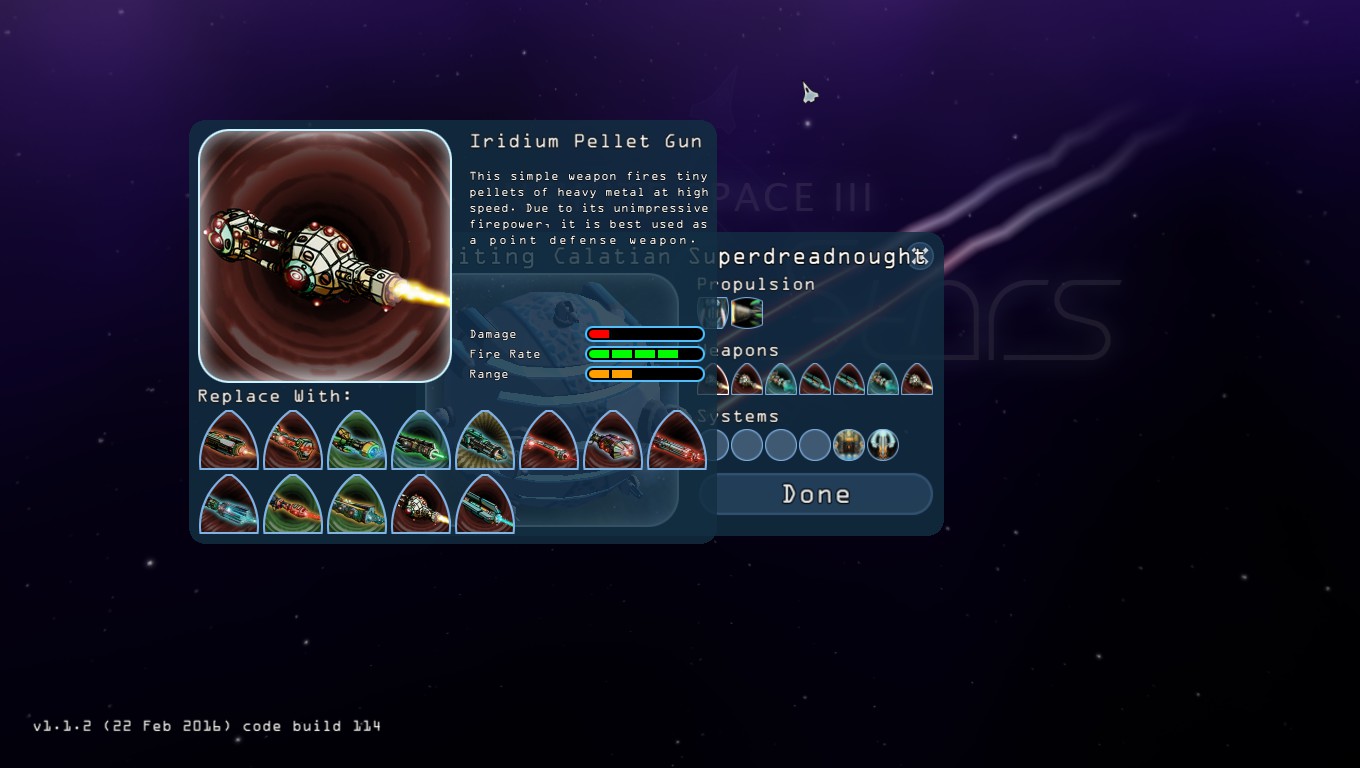The image size is (1360, 768).
Task: Choose the replacement weapon with yellow striped background
Action: coord(485,441)
